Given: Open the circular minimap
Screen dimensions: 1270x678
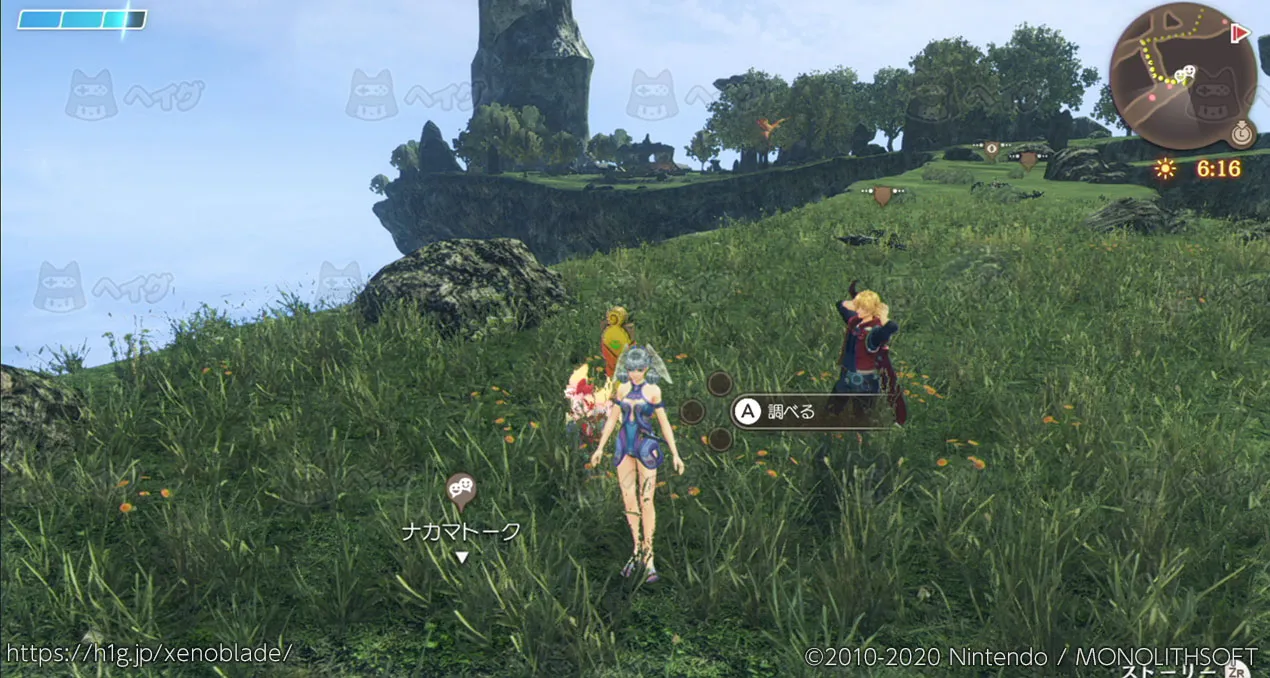Looking at the screenshot, I should pos(1181,75).
